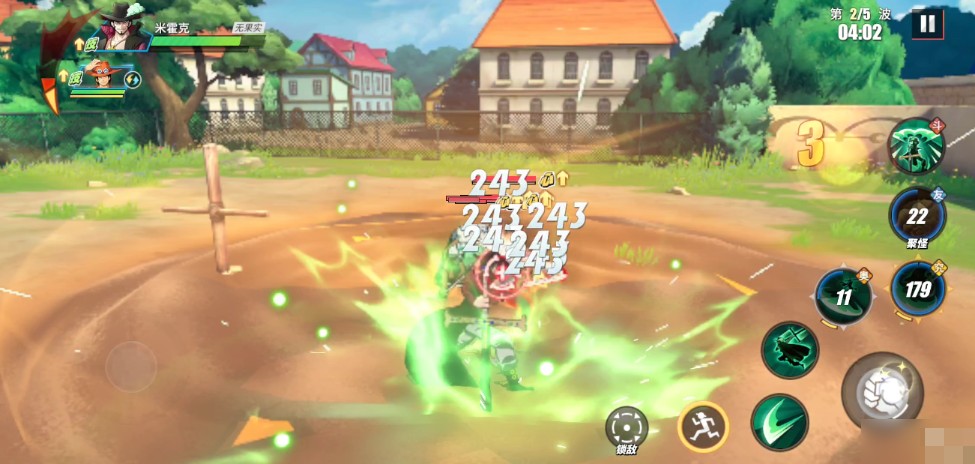This screenshot has width=975, height=464.
Task: Pause the battle with the pause button
Action: click(x=927, y=23)
